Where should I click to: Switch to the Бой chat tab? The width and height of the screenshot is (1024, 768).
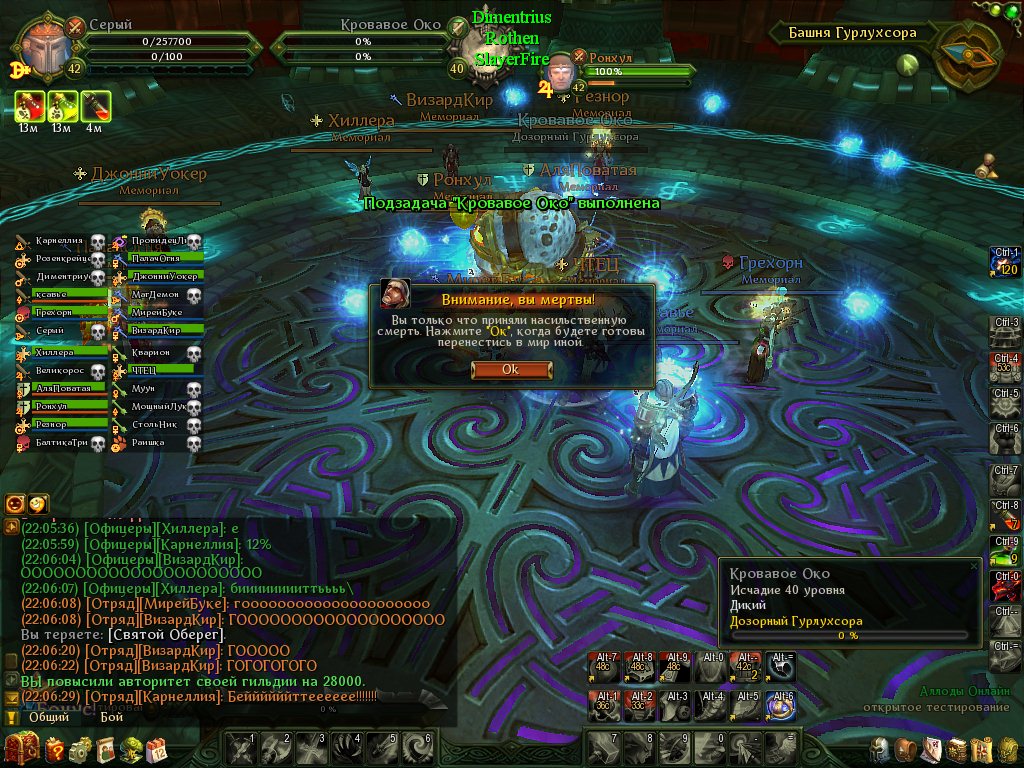[x=111, y=717]
